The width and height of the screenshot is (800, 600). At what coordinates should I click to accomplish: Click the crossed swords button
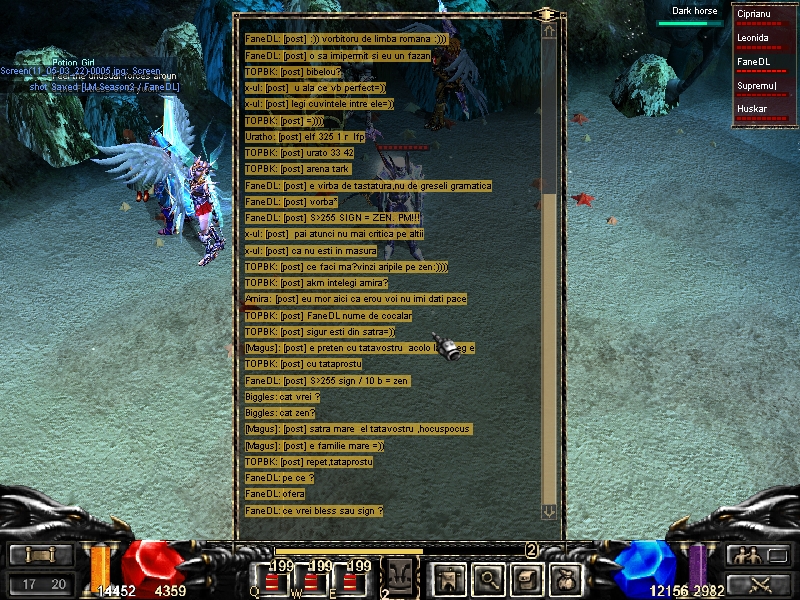(742, 583)
